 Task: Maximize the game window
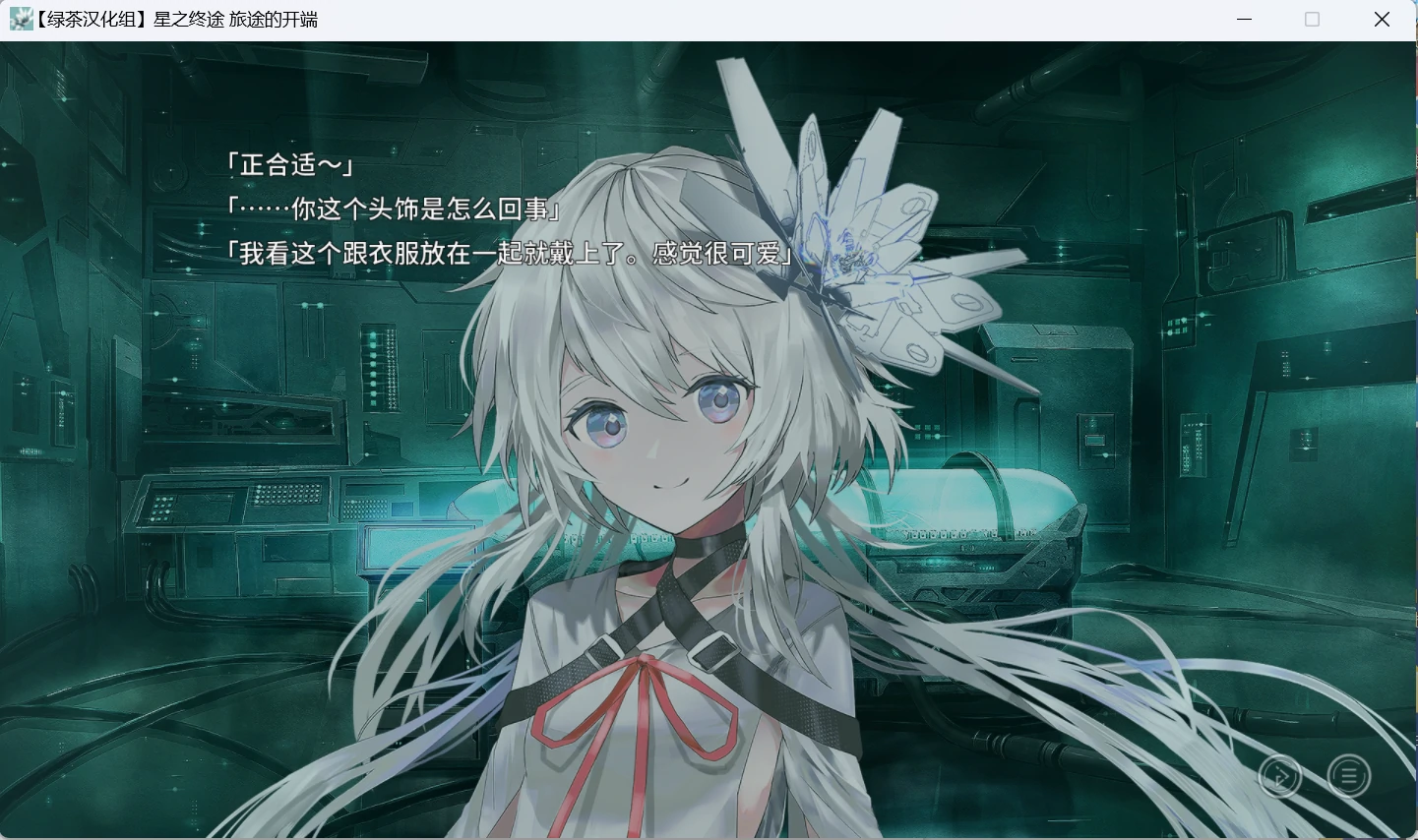click(x=1311, y=19)
